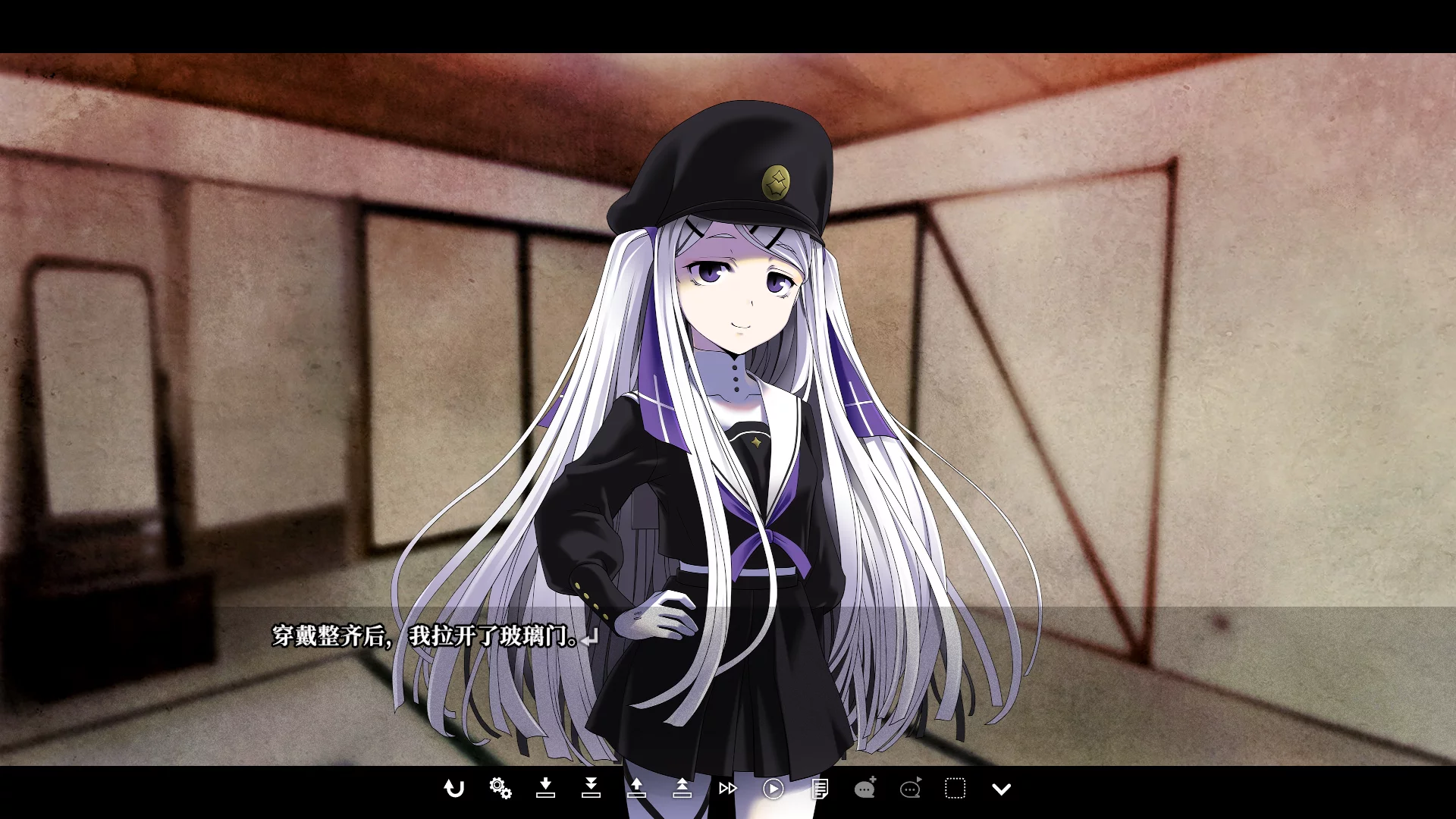This screenshot has height=819, width=1456.
Task: Click the curved return arrow icon
Action: (453, 789)
